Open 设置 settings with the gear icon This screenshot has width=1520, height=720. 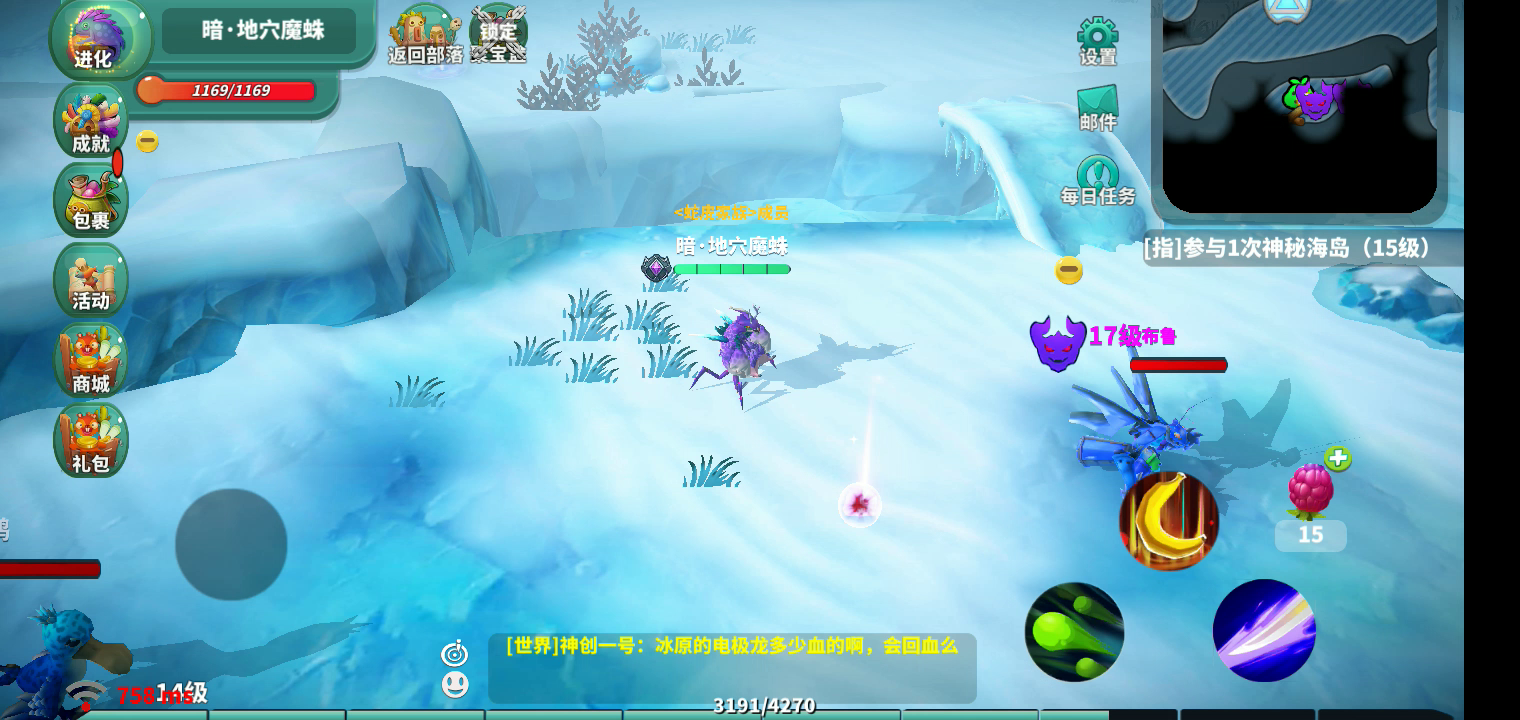coord(1097,41)
